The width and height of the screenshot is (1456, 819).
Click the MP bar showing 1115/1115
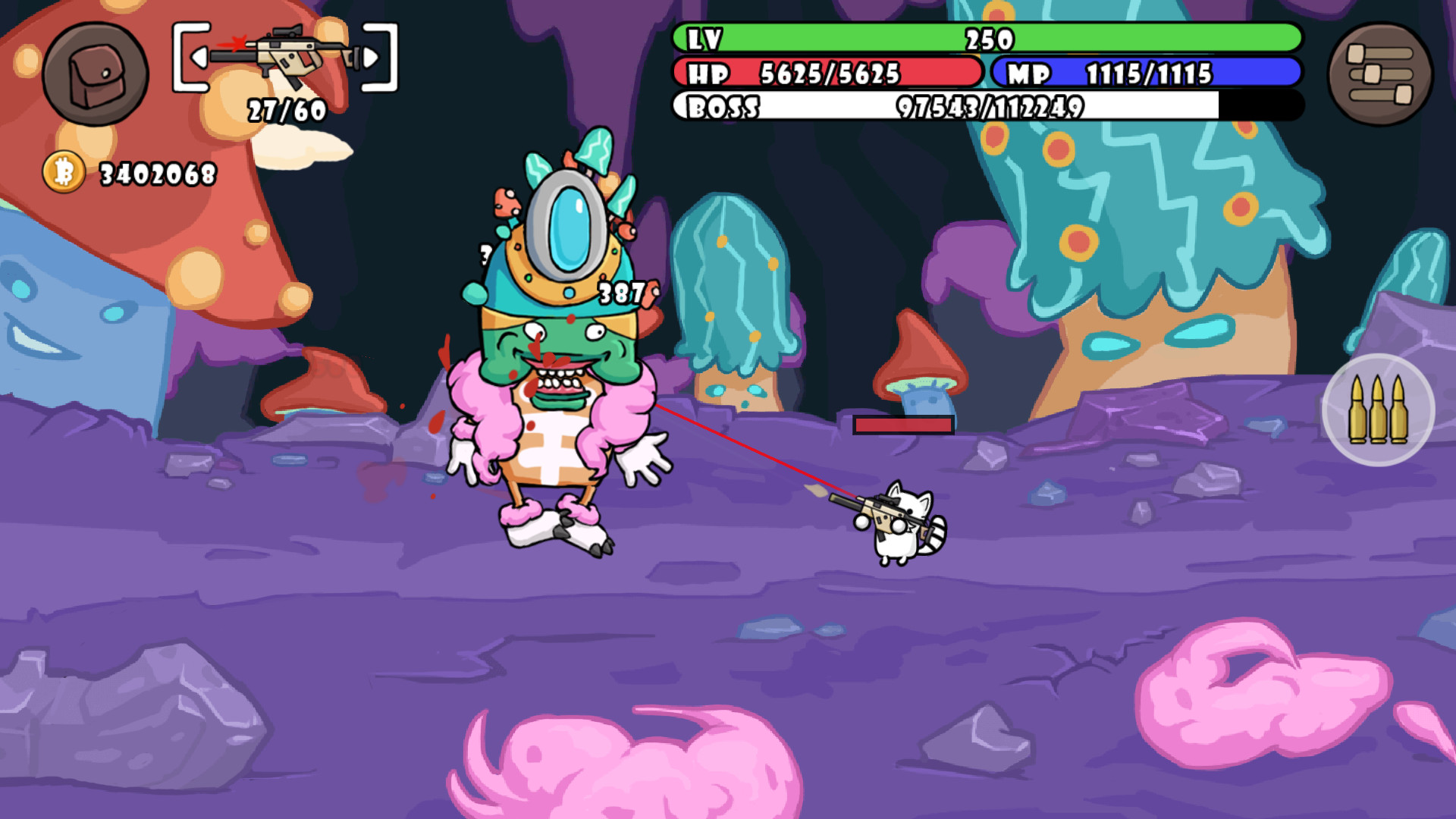click(1149, 74)
